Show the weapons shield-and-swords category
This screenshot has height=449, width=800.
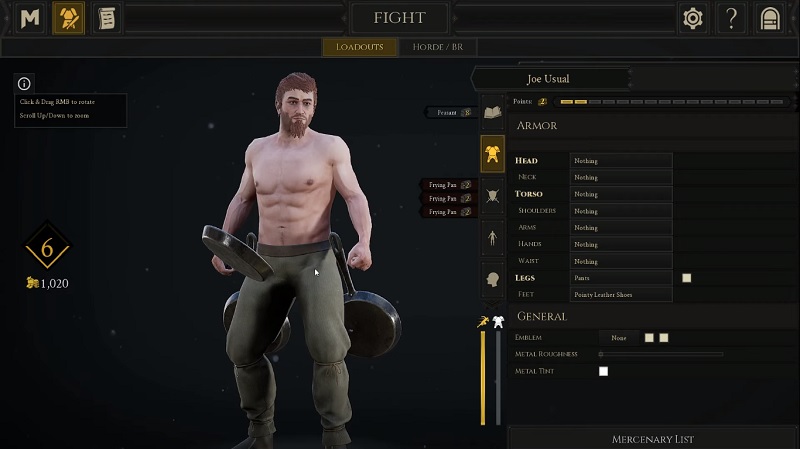492,196
